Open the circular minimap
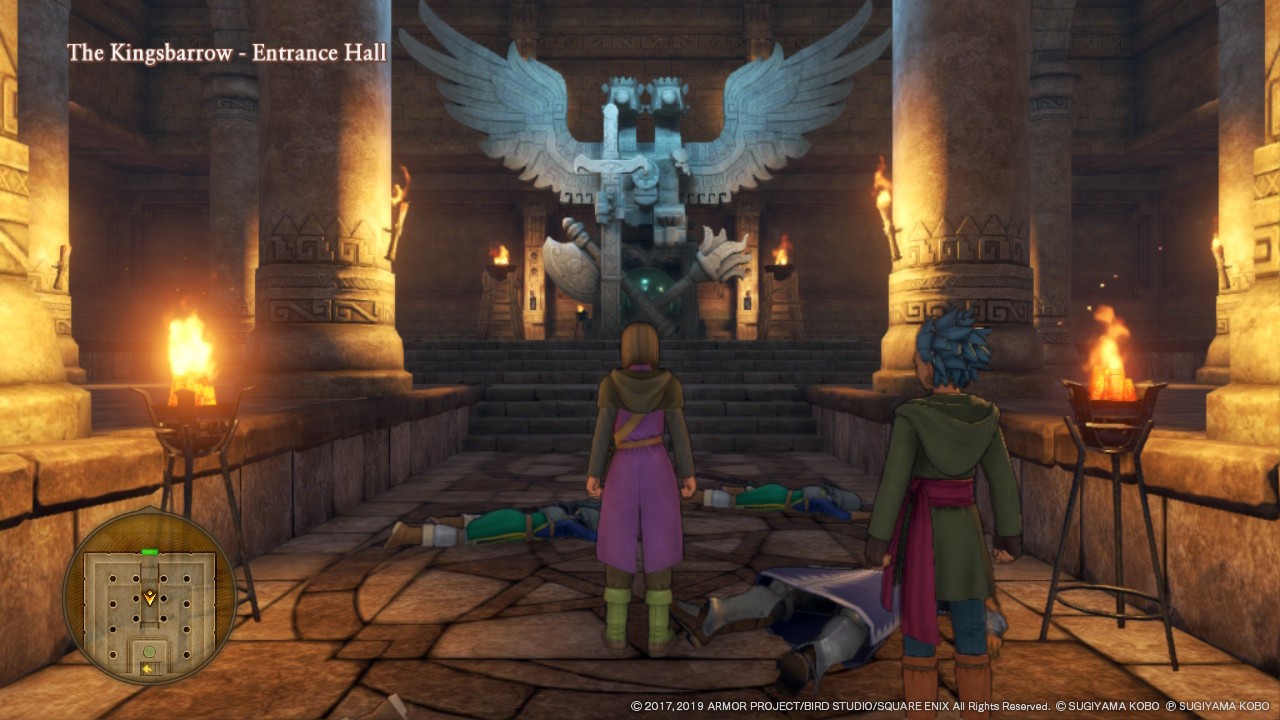This screenshot has width=1280, height=720. (150, 597)
